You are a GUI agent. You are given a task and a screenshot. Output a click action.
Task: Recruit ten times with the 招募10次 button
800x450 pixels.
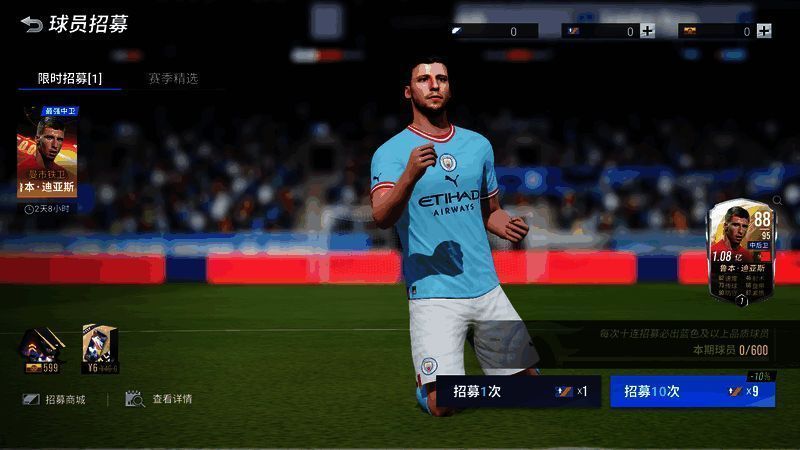click(x=692, y=391)
